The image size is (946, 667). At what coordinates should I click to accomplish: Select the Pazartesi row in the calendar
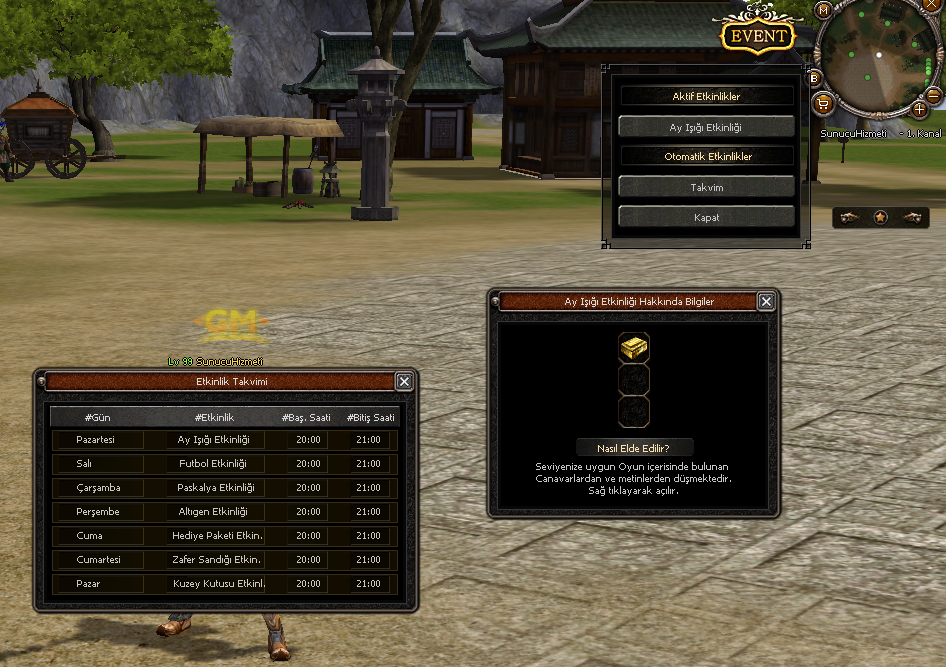[x=97, y=440]
